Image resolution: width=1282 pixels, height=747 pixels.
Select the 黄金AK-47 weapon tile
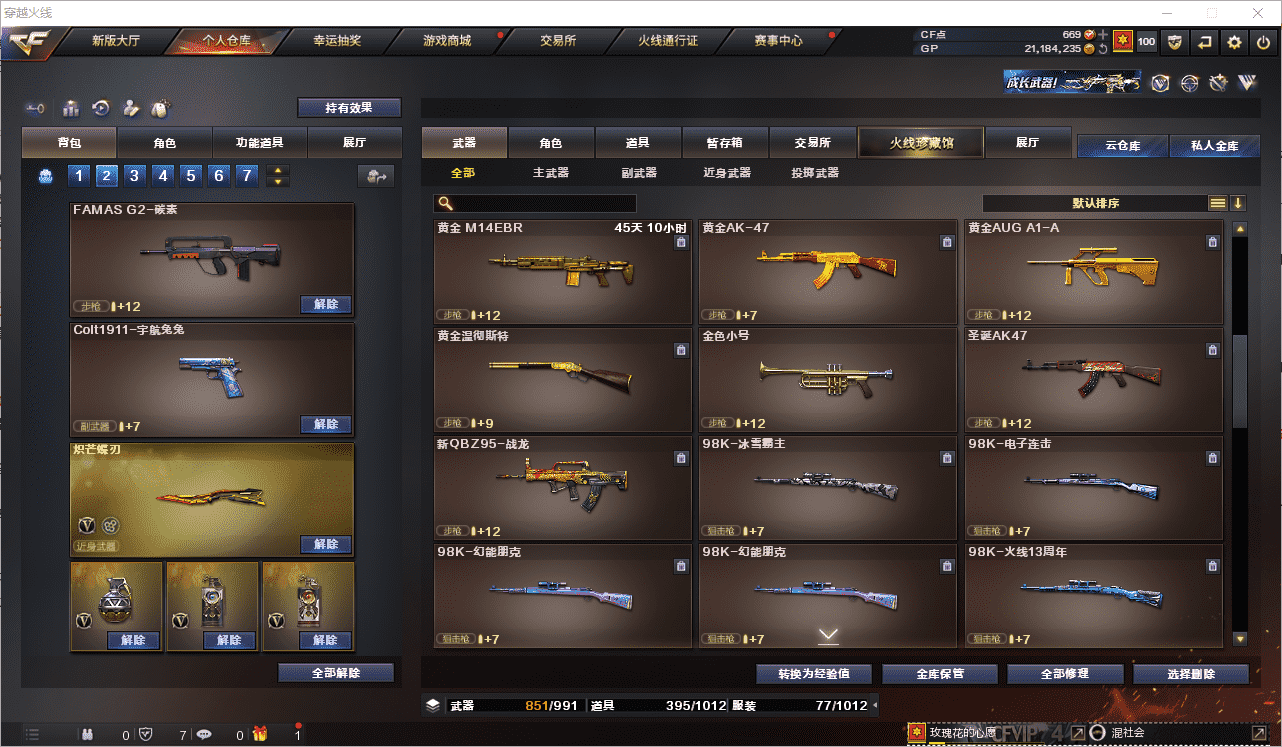click(x=828, y=271)
